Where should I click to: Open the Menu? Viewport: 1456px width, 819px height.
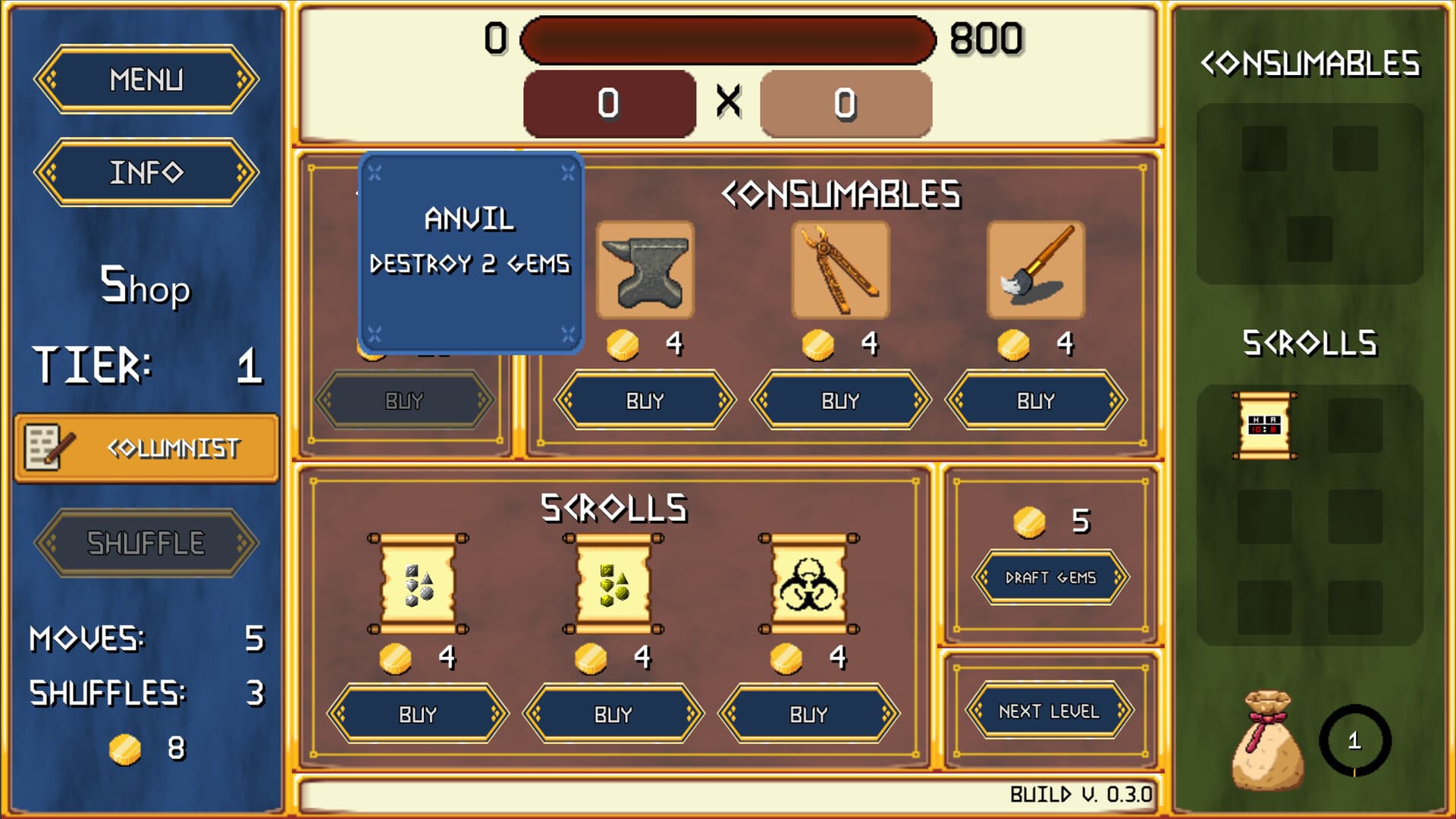tap(146, 79)
